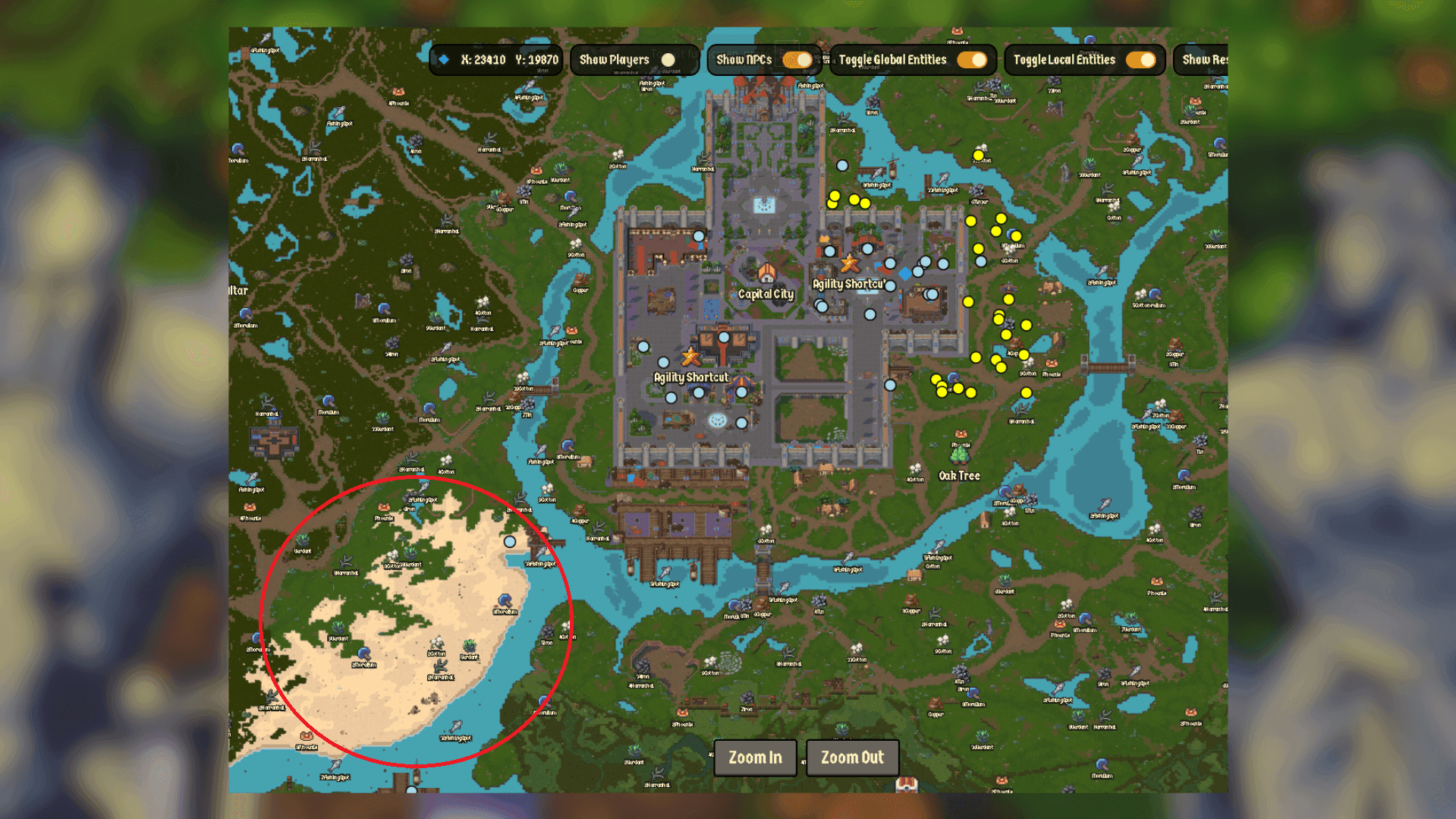Select the Oak Tree map marker
1456x819 pixels.
(960, 456)
